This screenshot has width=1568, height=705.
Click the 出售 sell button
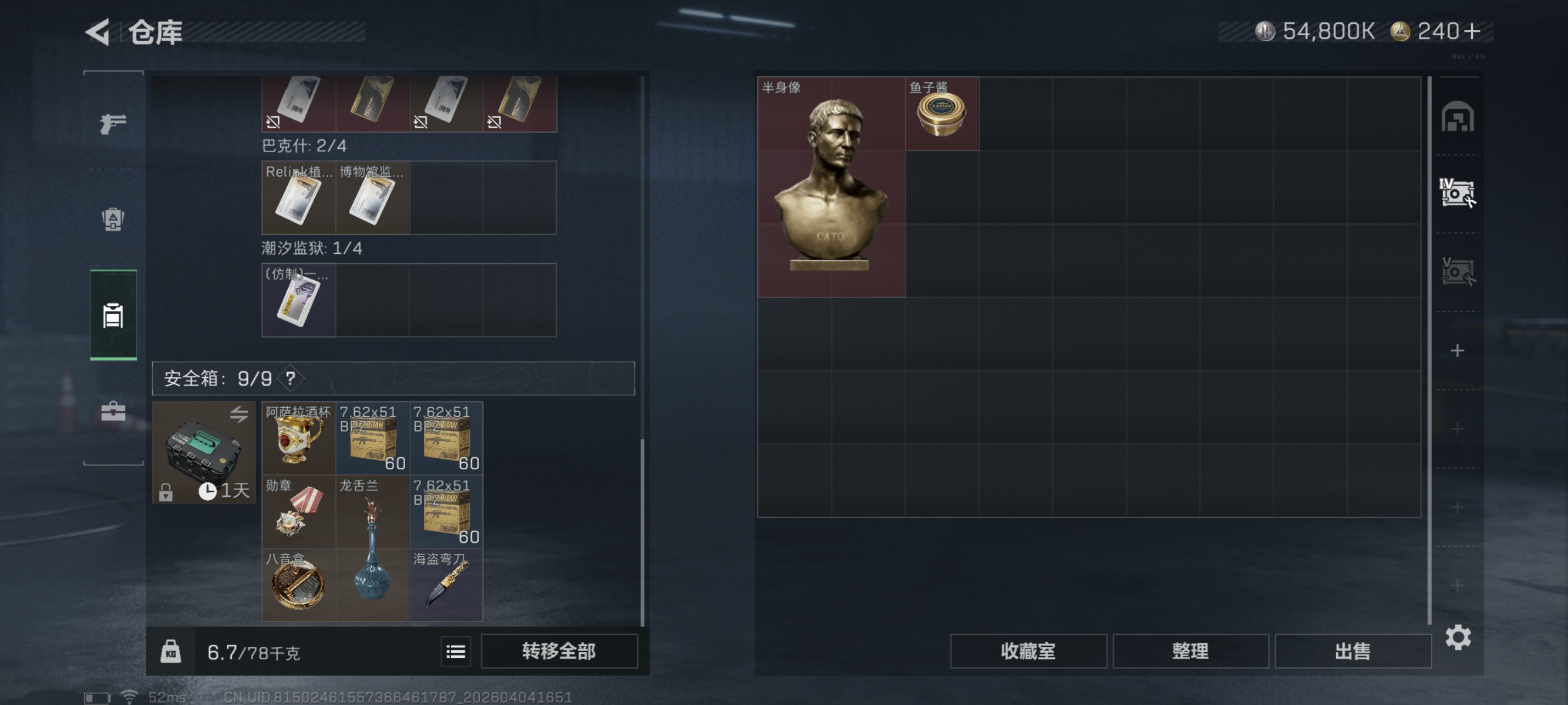1352,651
